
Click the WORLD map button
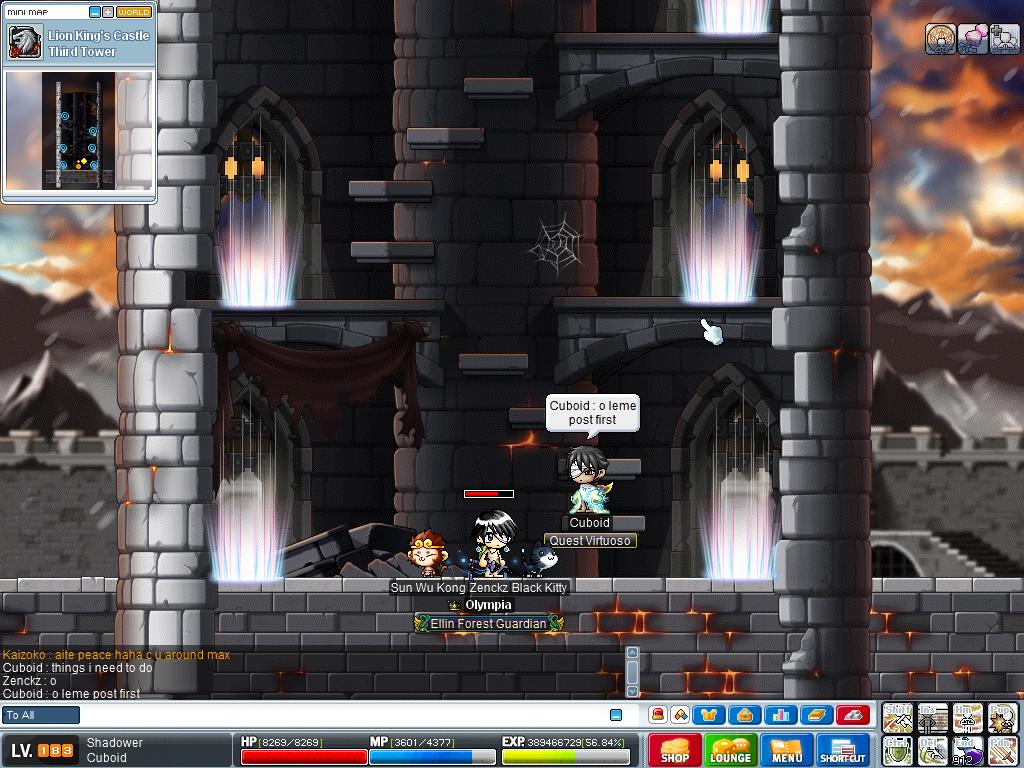pyautogui.click(x=134, y=12)
